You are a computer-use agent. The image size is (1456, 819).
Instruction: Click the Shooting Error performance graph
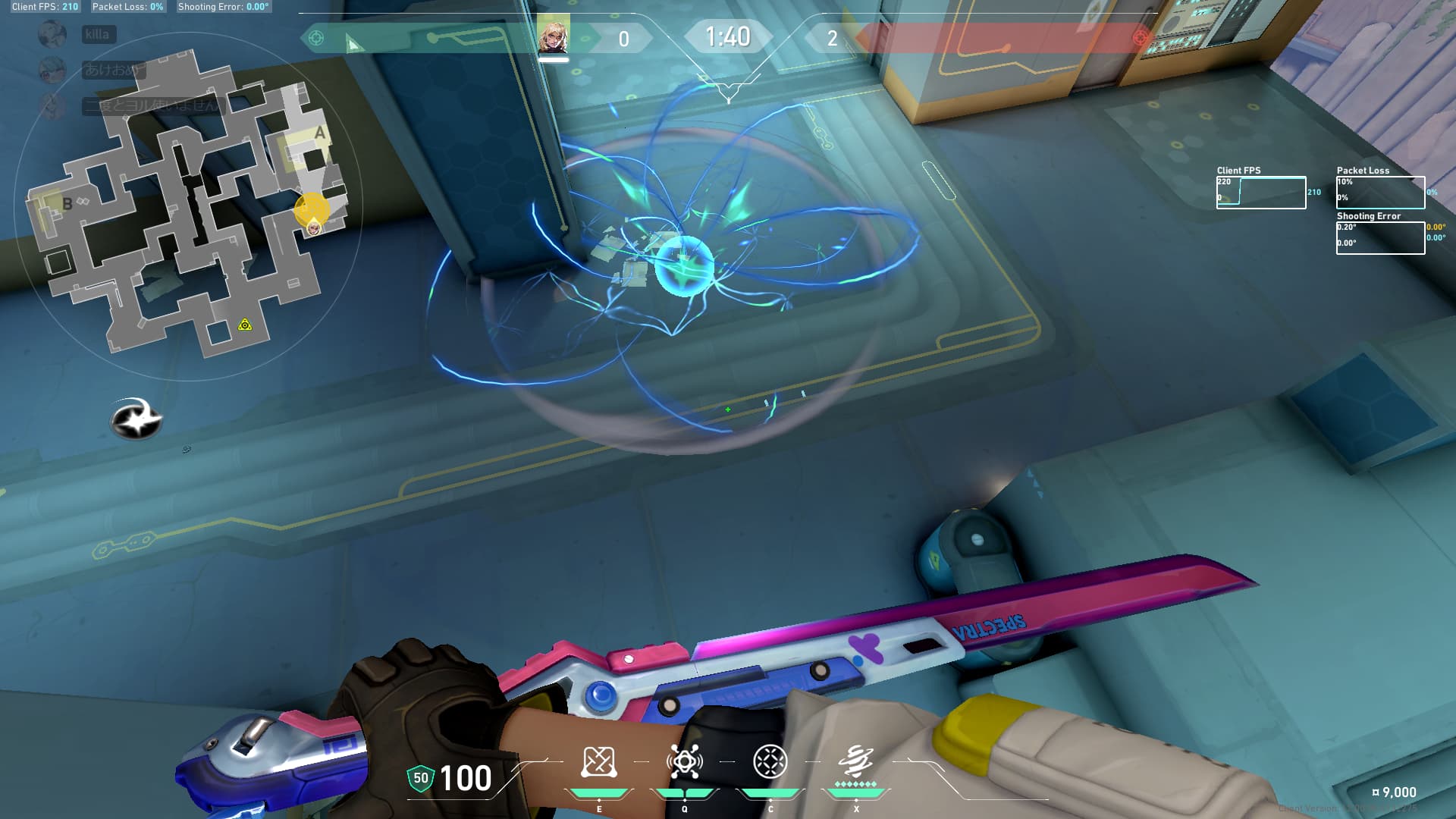pos(1380,238)
